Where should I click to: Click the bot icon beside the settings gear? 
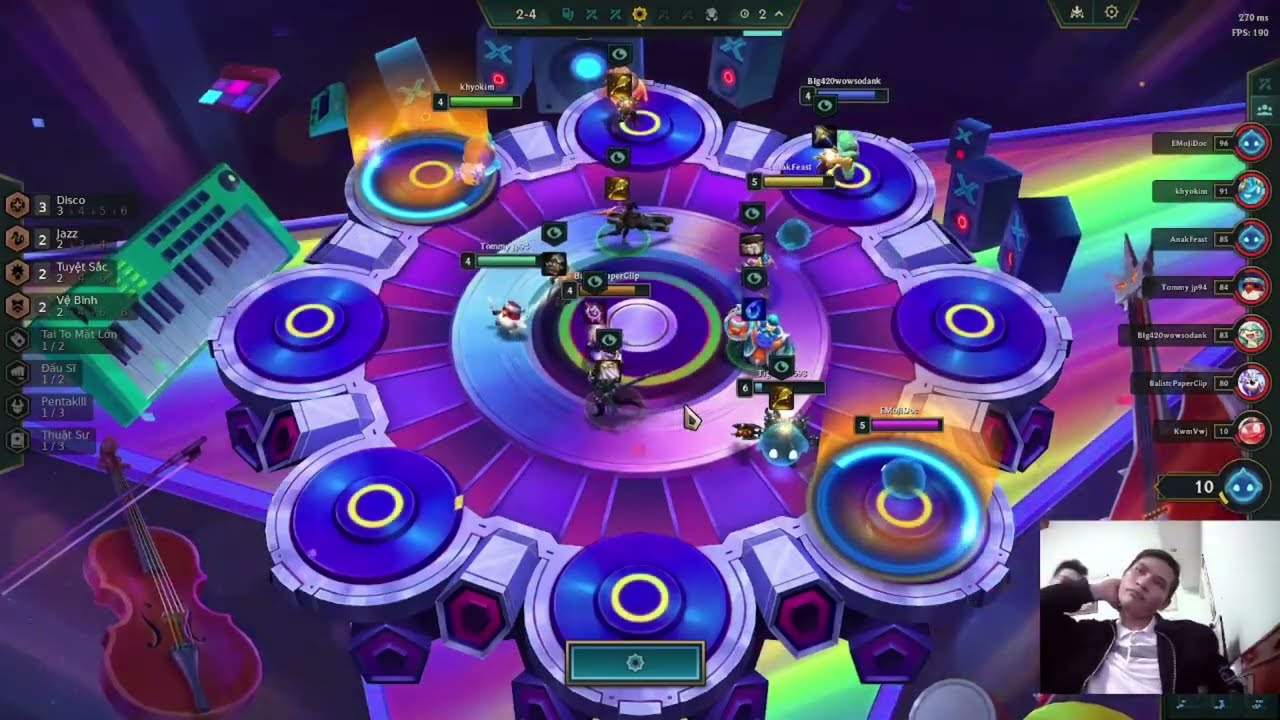point(1077,13)
